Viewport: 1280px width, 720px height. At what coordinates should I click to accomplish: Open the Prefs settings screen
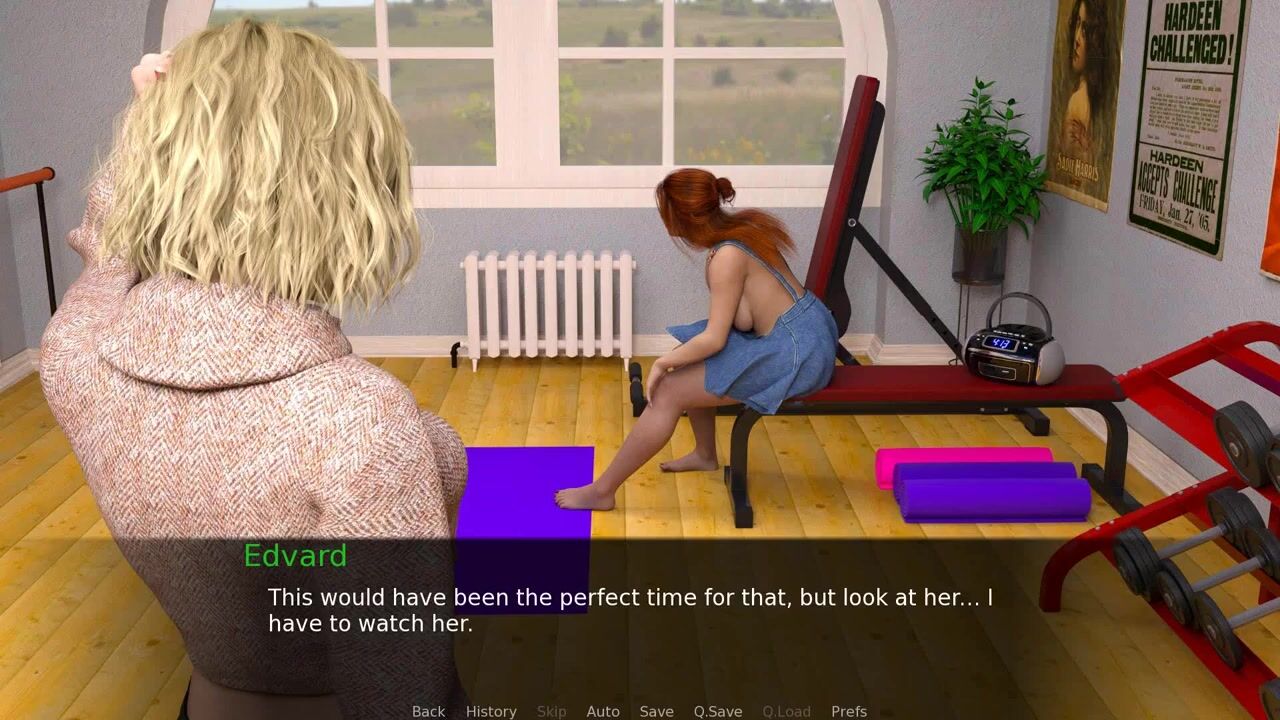click(849, 711)
